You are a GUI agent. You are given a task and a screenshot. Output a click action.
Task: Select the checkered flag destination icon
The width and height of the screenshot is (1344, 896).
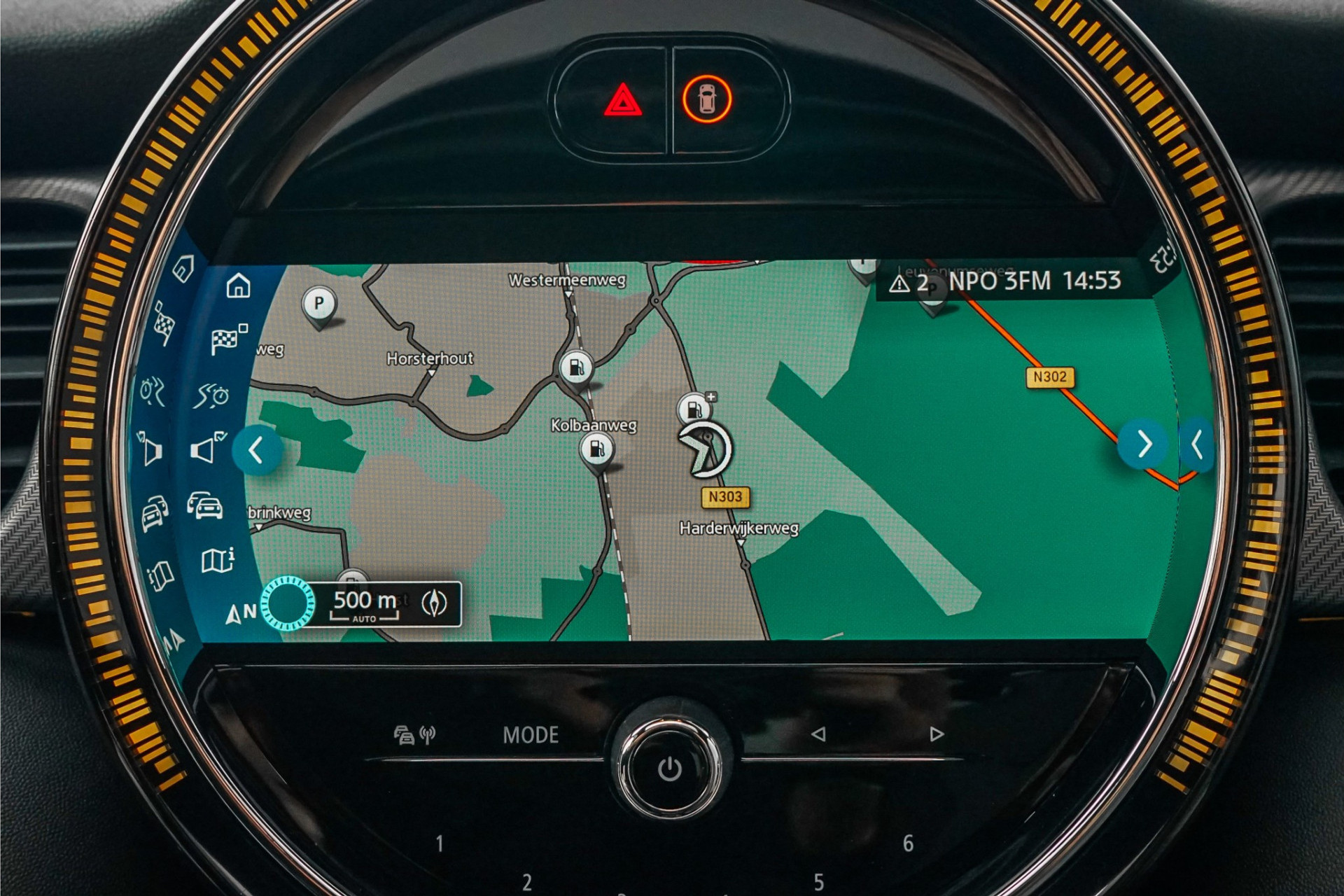click(x=227, y=339)
